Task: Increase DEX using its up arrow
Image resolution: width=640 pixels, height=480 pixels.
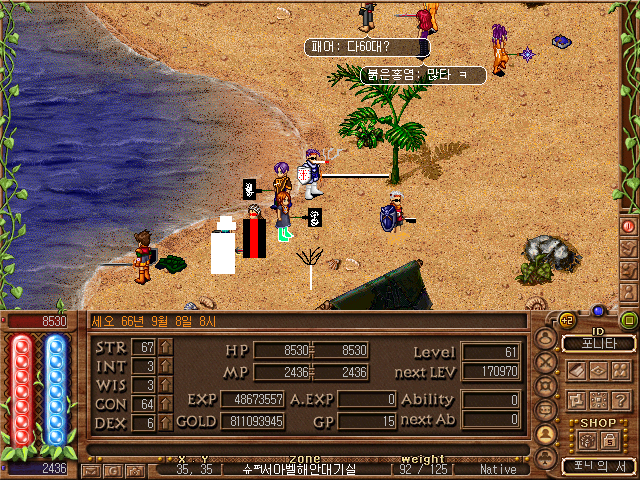Action: point(165,423)
